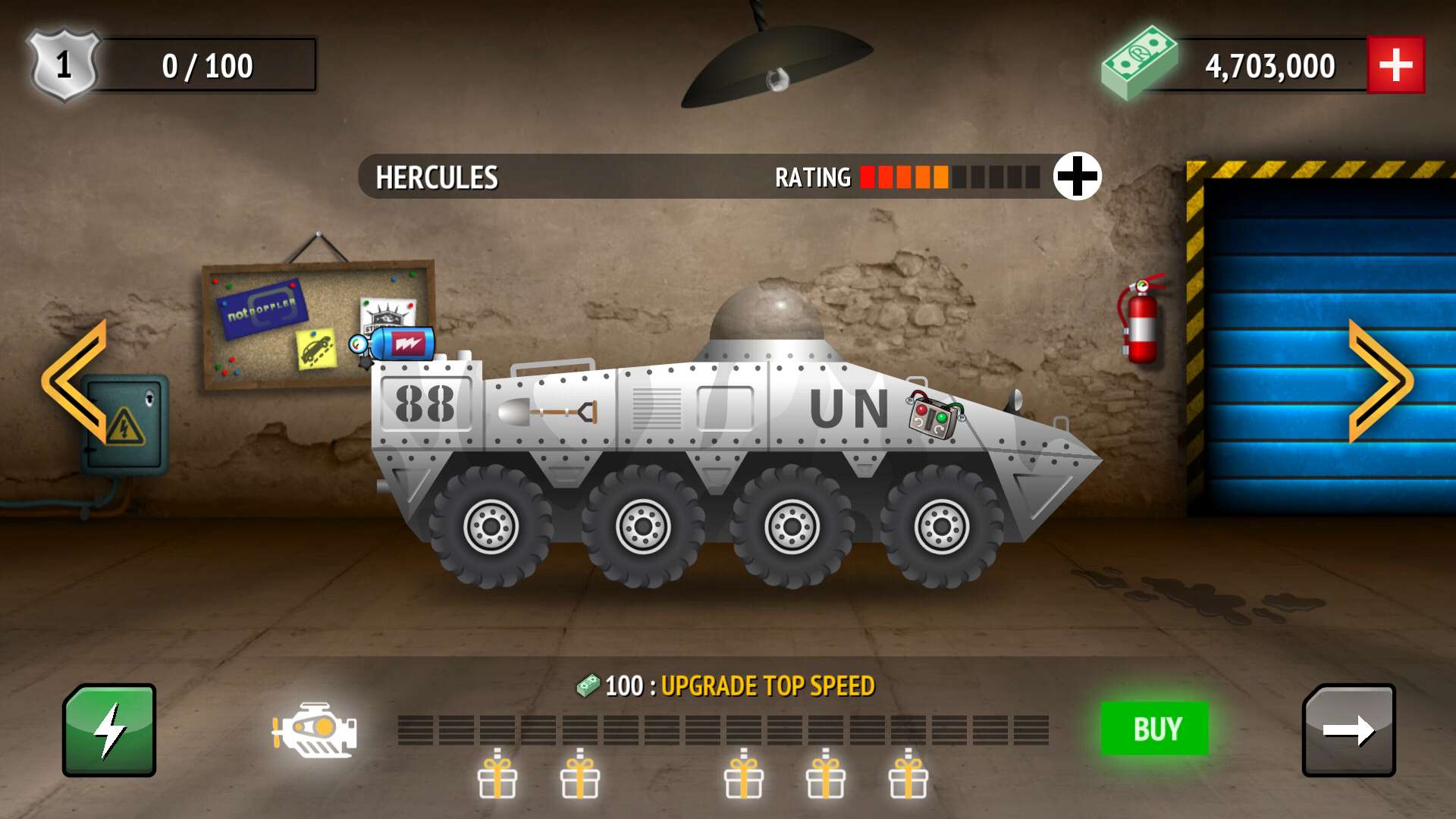Tap the white arrow proceed icon
Screen dimensions: 1456x819
[1349, 730]
